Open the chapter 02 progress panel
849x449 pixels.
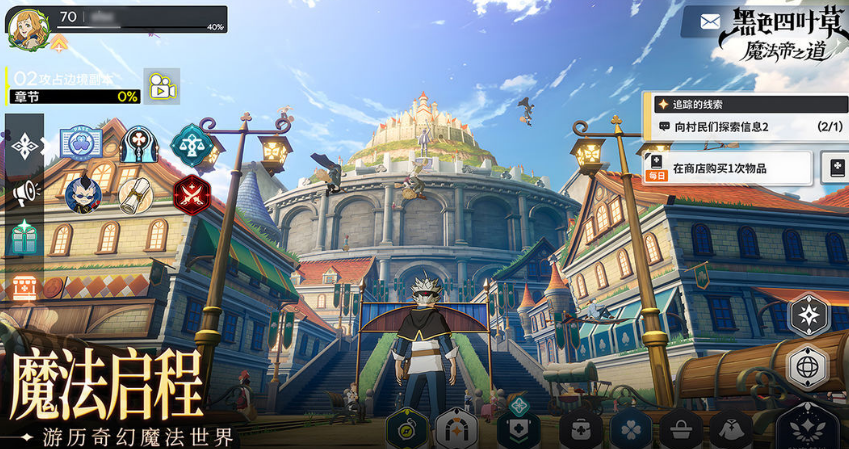[72, 87]
